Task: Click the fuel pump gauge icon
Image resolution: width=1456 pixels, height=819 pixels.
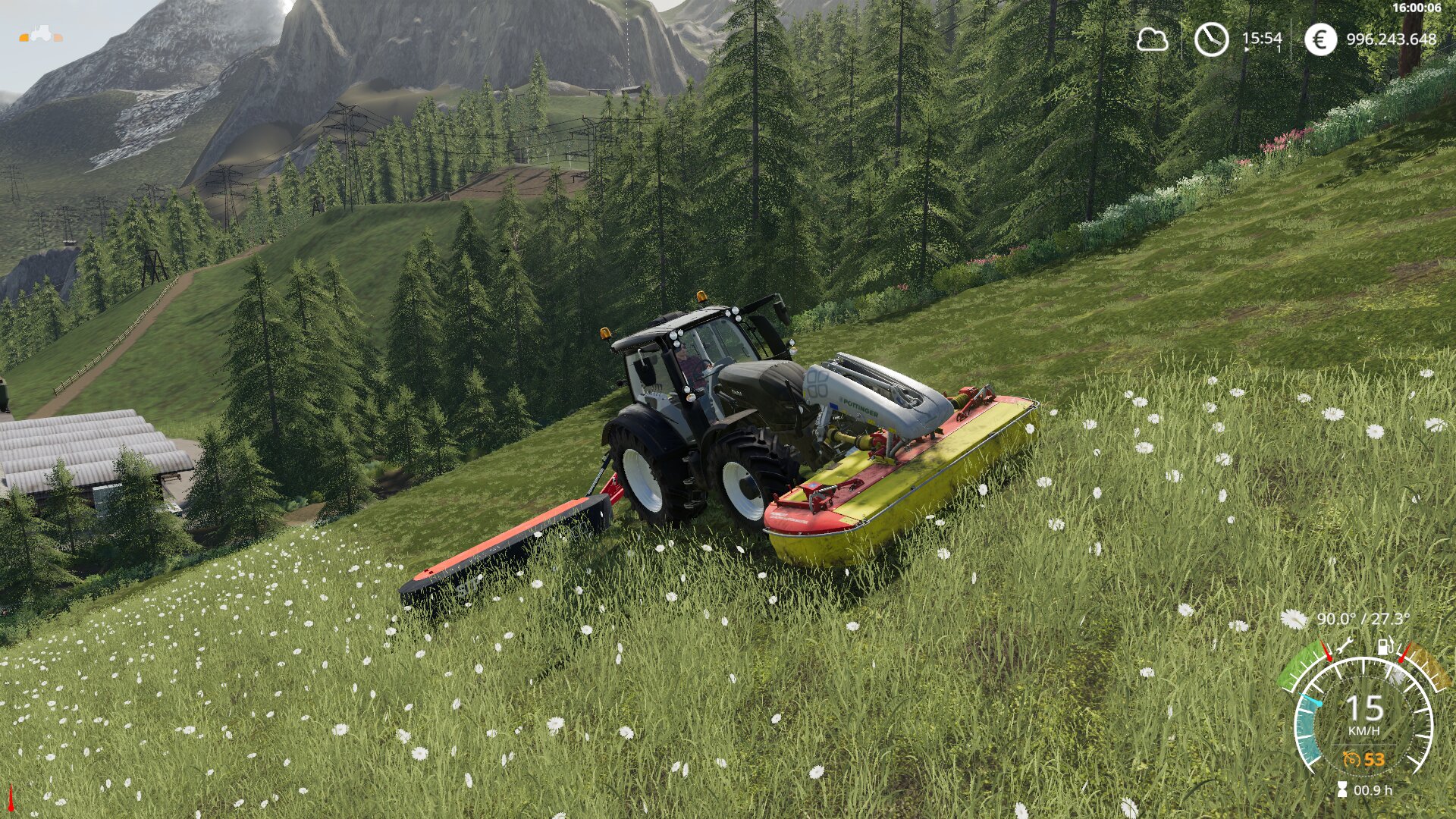Action: point(1385,647)
